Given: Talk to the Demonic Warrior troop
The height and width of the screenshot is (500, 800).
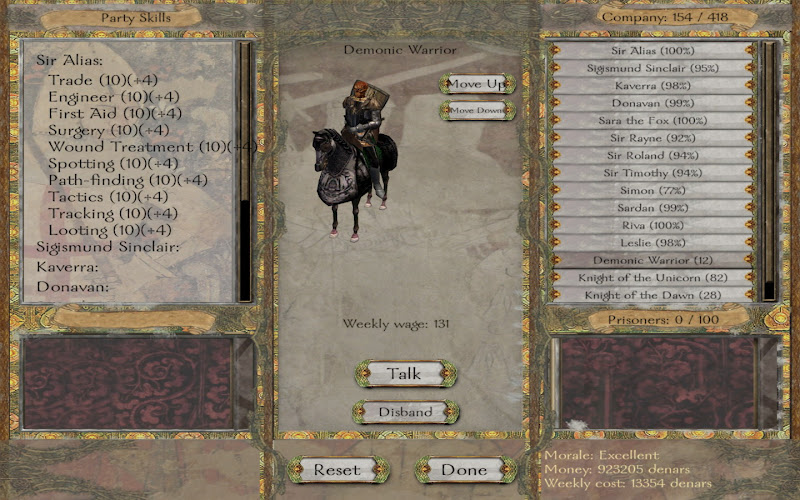Looking at the screenshot, I should 404,374.
